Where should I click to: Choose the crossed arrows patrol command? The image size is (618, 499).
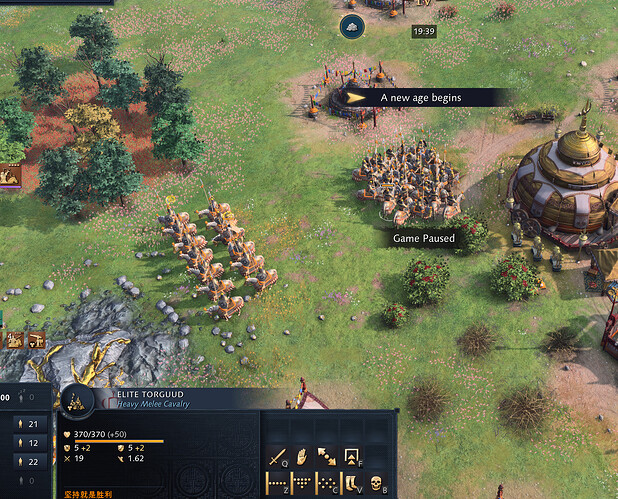pyautogui.click(x=327, y=457)
